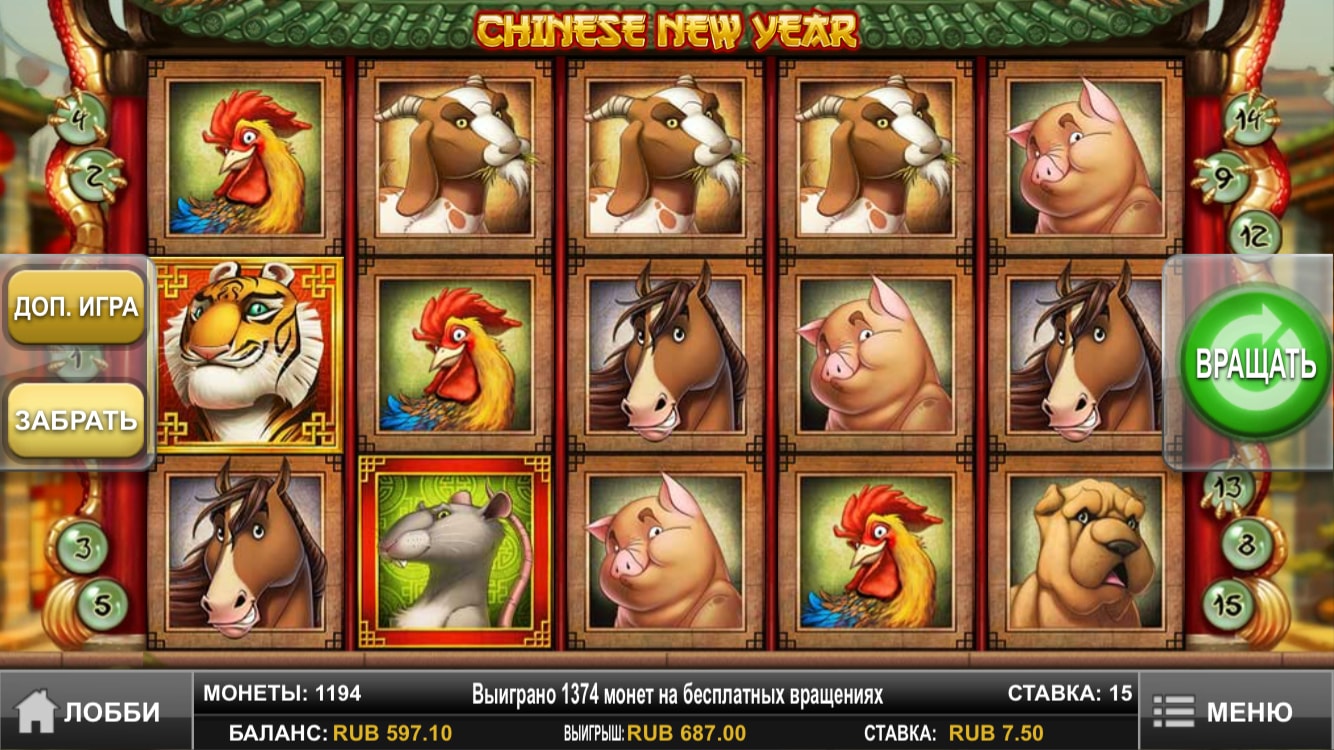Open the МЕНЮ panel

click(x=1236, y=712)
